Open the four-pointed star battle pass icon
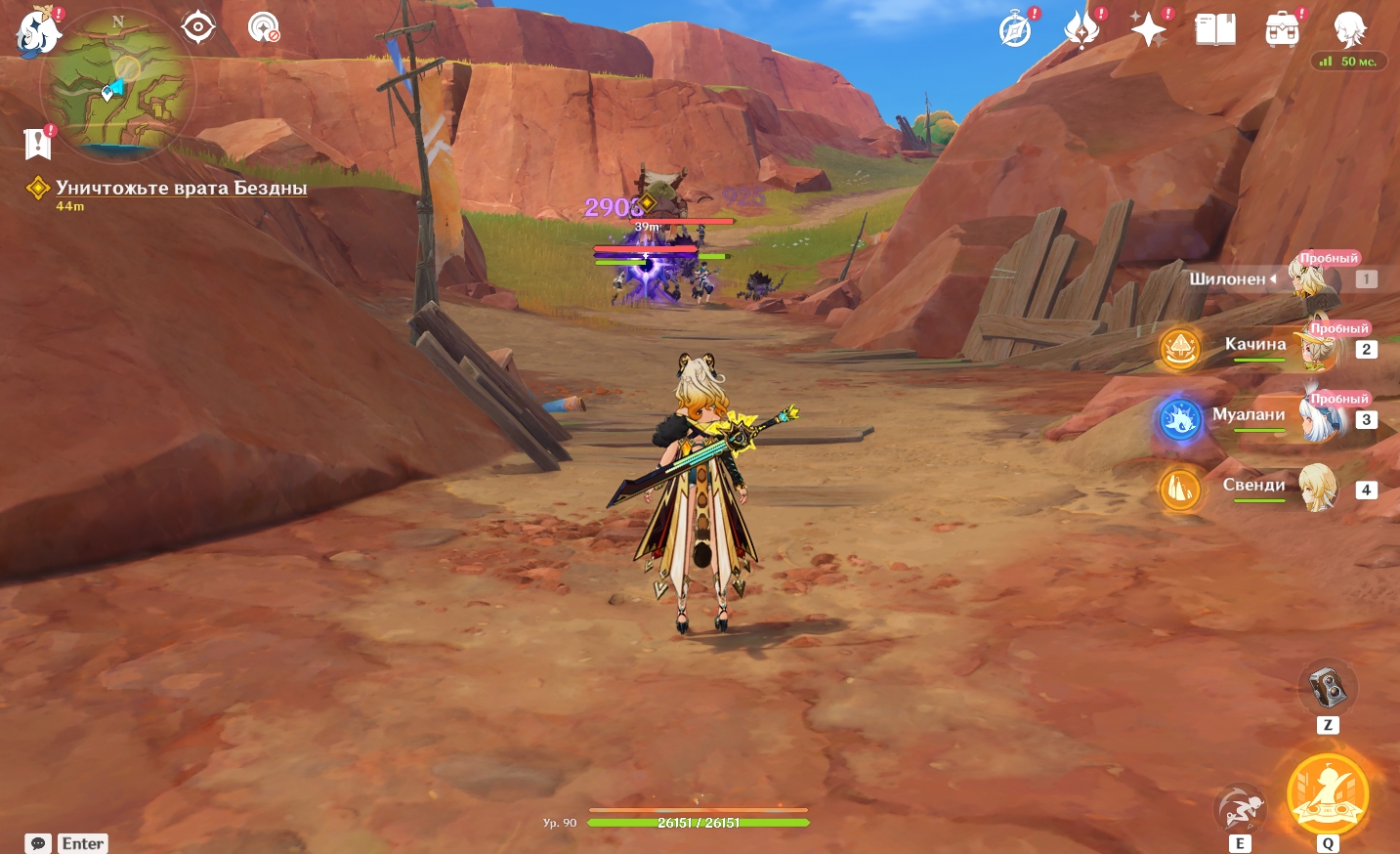Viewport: 1400px width, 854px height. [1149, 29]
